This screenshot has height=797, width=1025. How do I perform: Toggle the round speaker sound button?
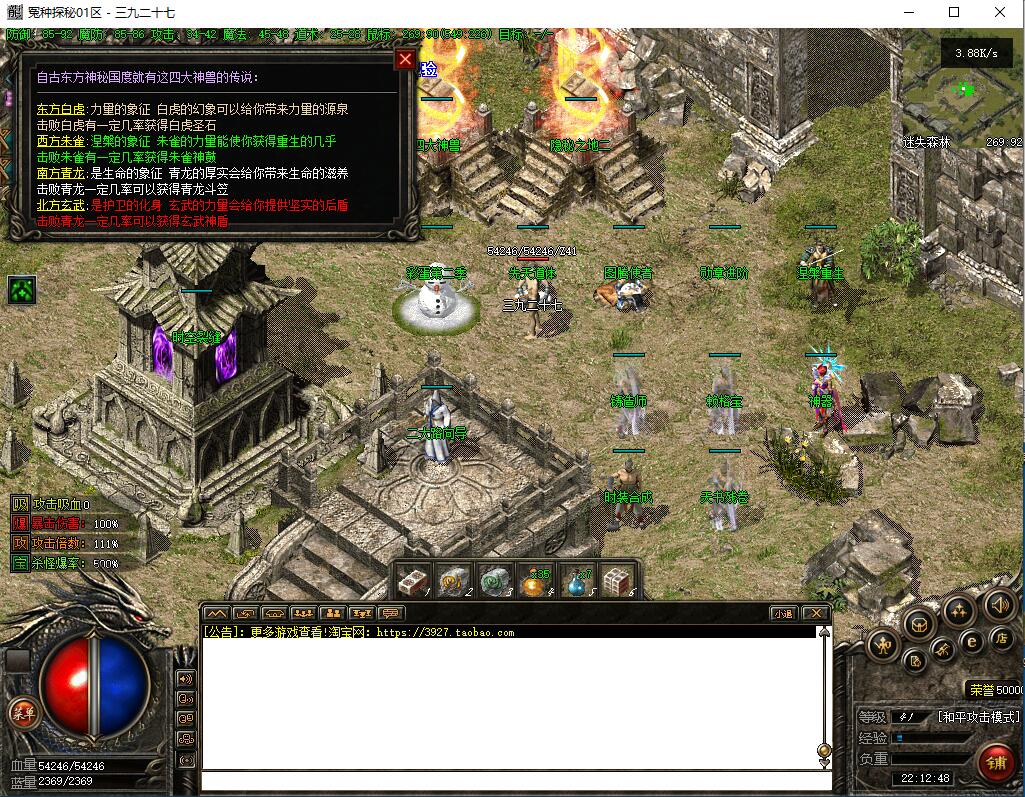pyautogui.click(x=999, y=604)
